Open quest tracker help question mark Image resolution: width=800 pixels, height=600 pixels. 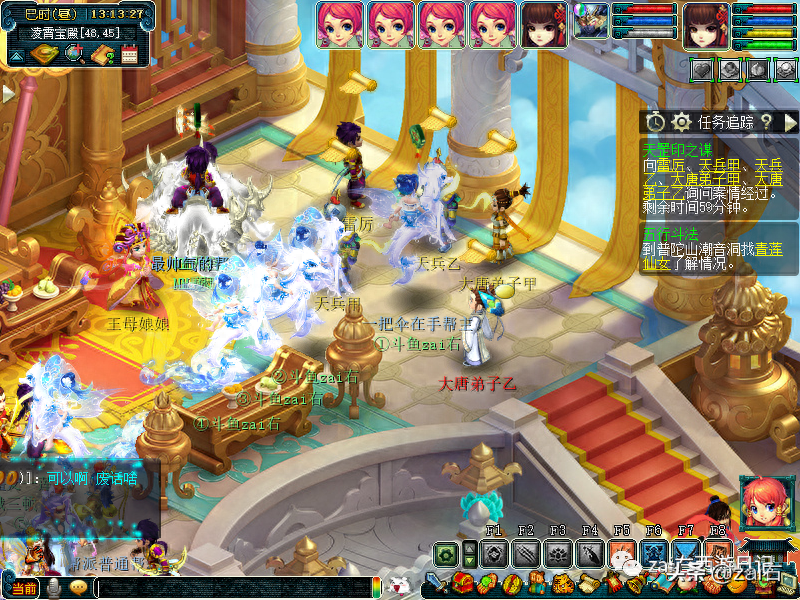click(765, 122)
